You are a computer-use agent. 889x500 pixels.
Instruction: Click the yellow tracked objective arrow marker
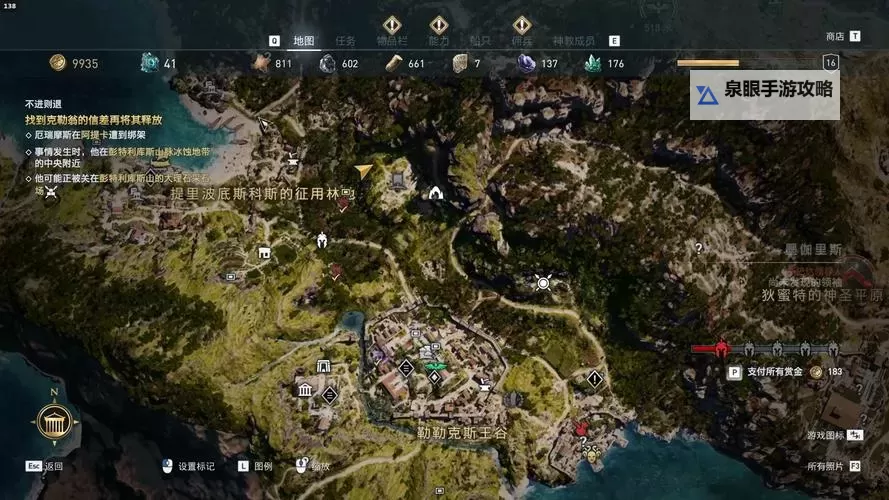point(364,171)
